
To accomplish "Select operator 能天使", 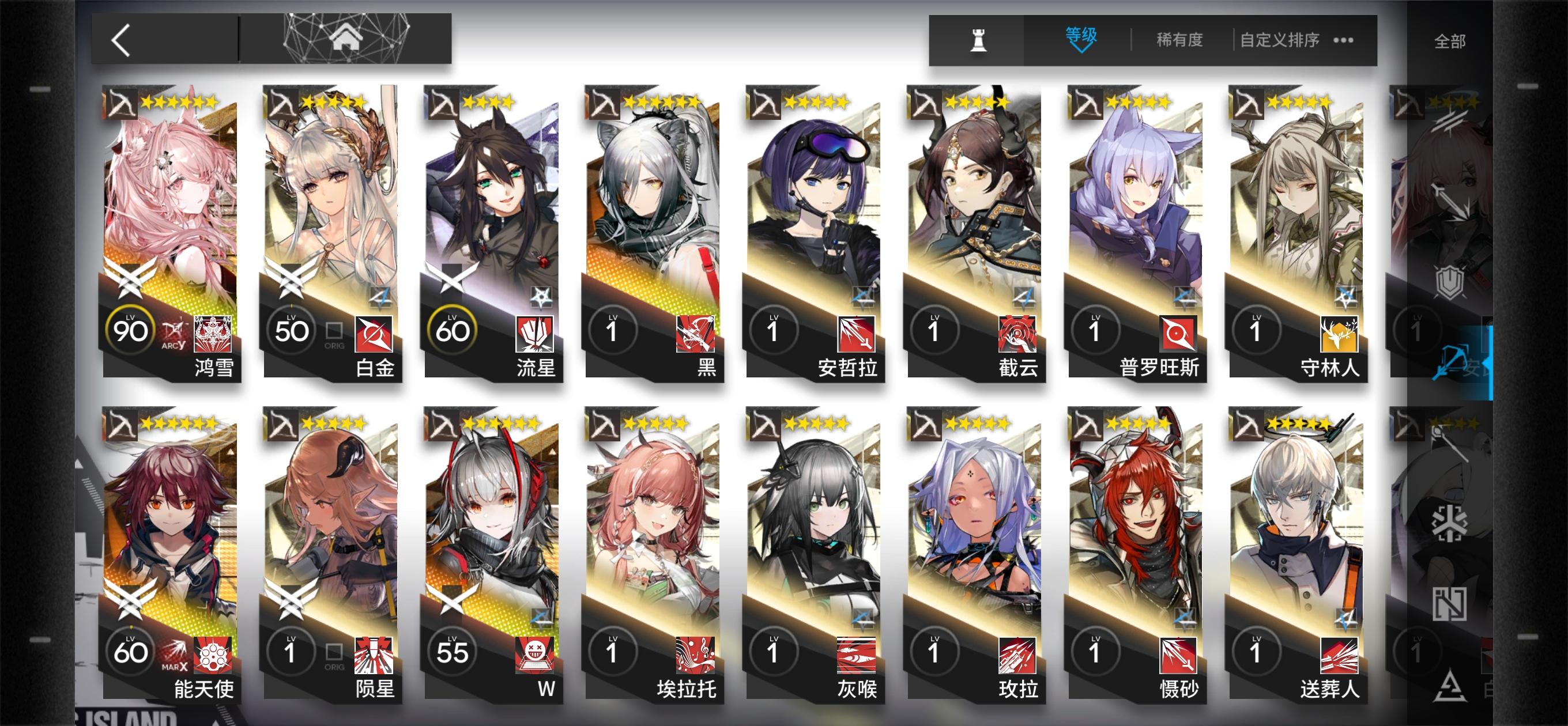I will pos(171,535).
